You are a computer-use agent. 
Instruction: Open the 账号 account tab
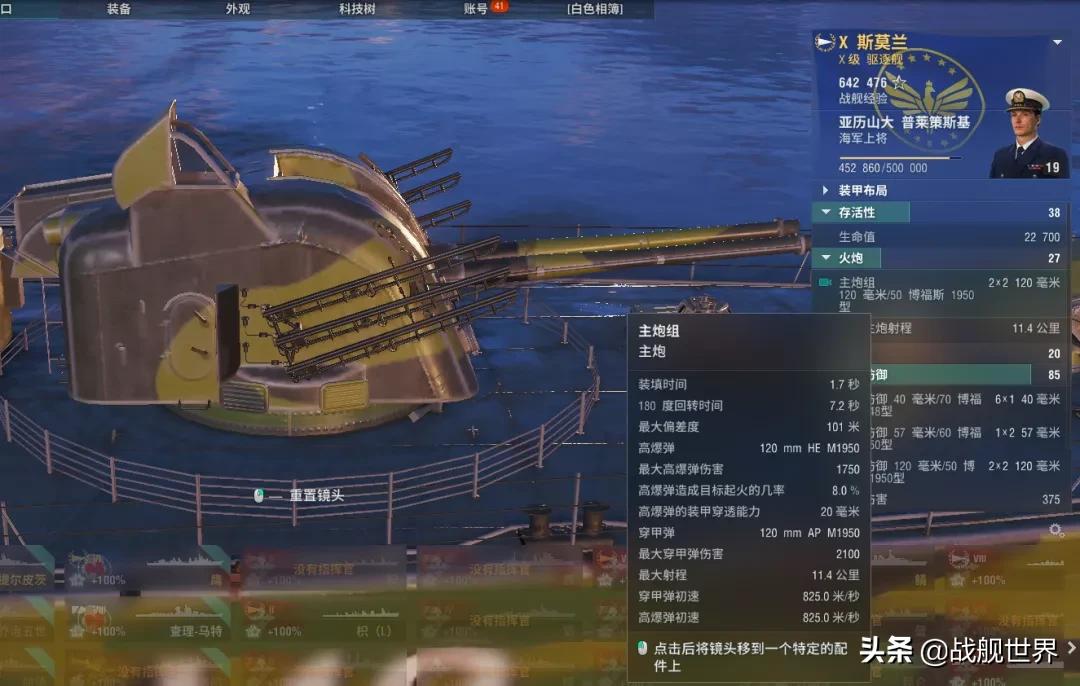coord(477,9)
